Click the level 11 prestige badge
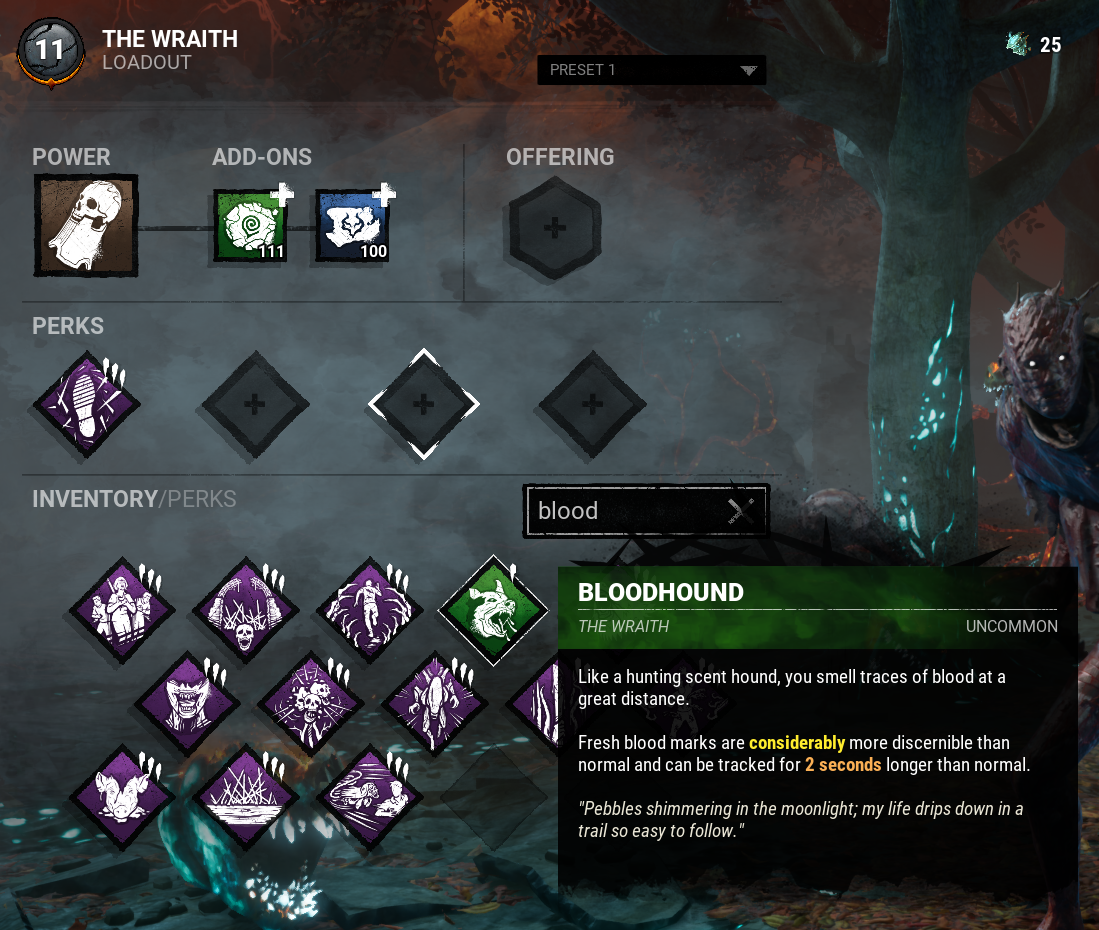This screenshot has width=1099, height=930. click(50, 51)
